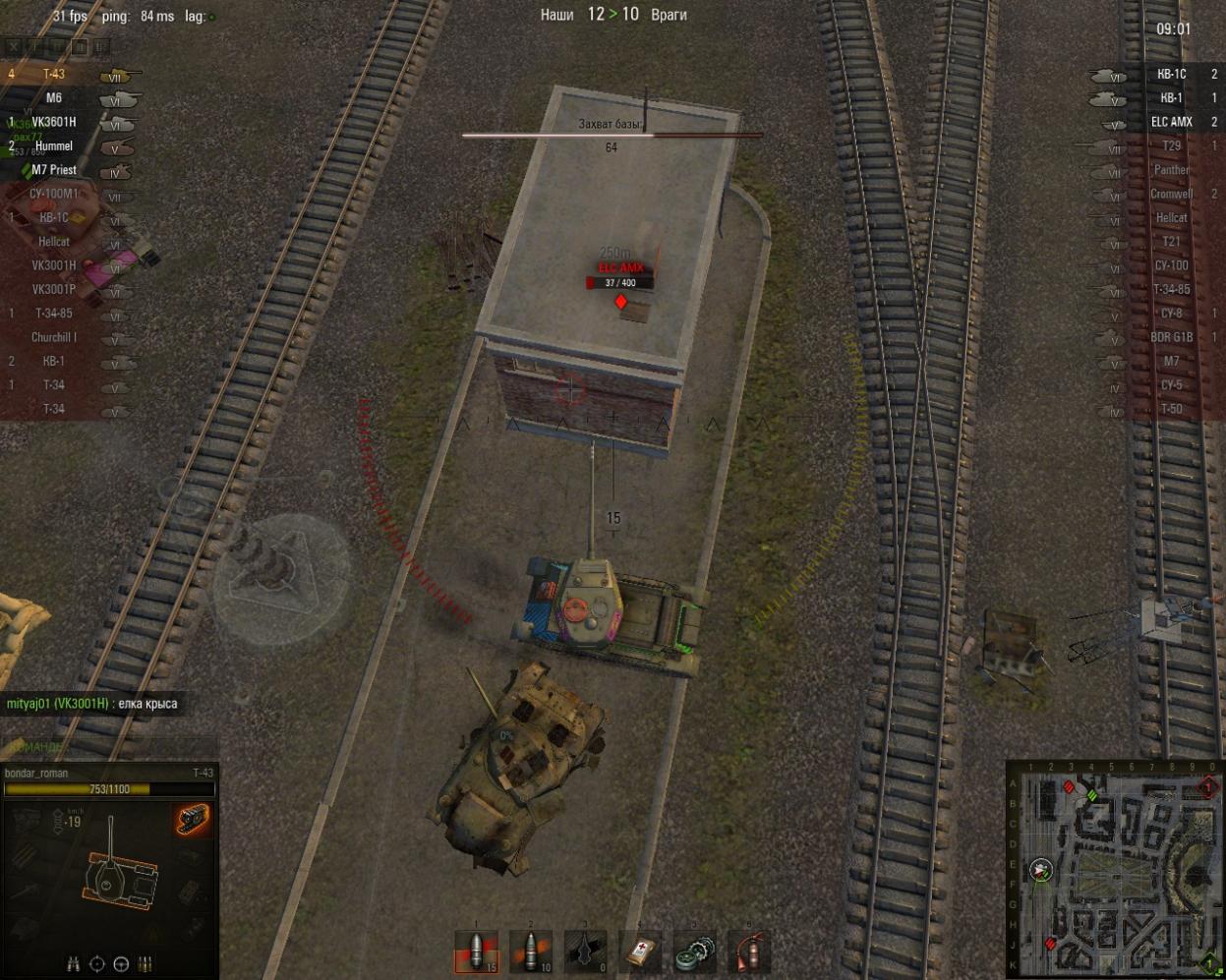The width and height of the screenshot is (1226, 980).
Task: Select the armor-piercing shell with 15 rounds
Action: tap(477, 951)
